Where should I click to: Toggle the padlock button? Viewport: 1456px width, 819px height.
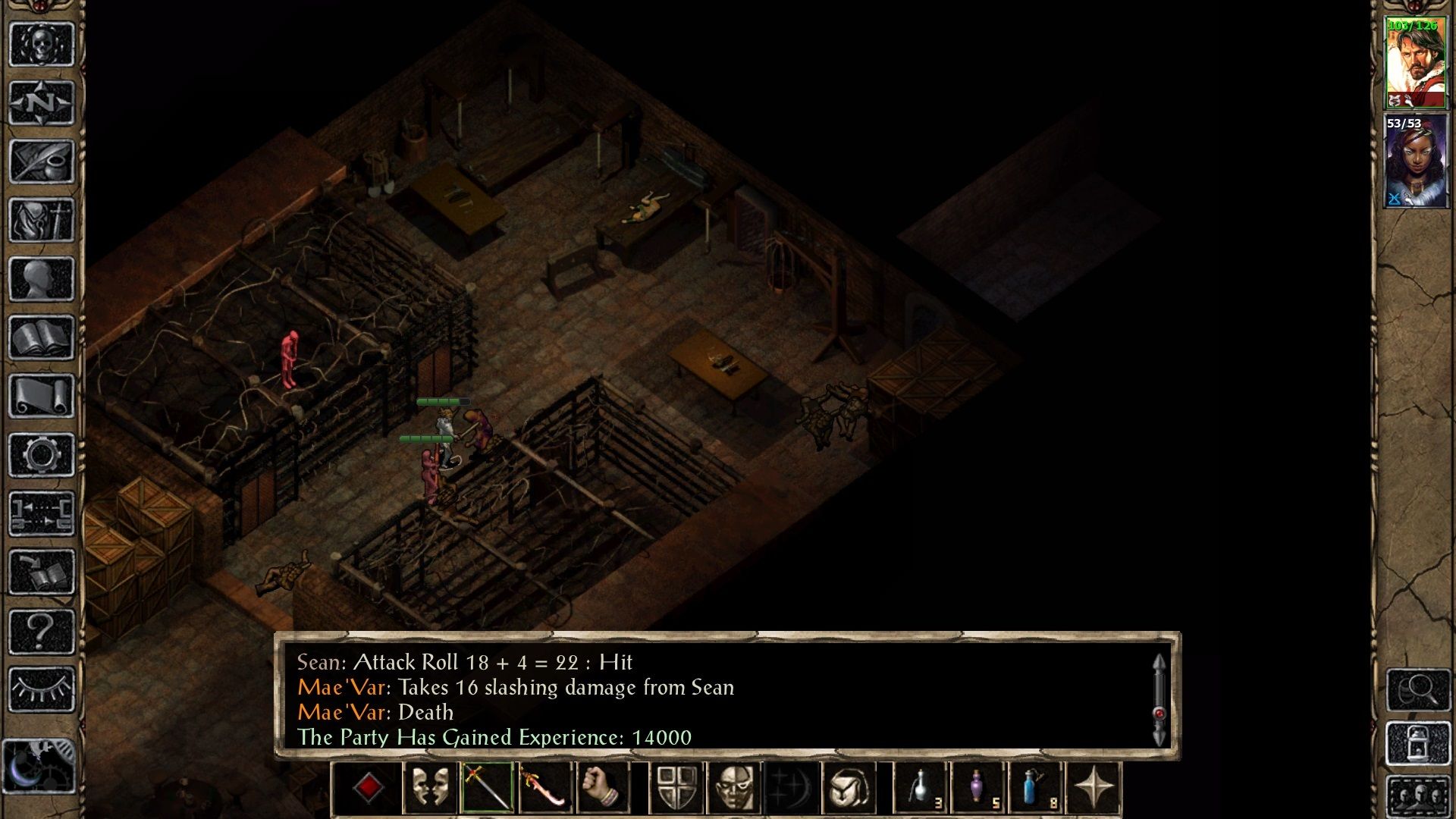click(1418, 743)
